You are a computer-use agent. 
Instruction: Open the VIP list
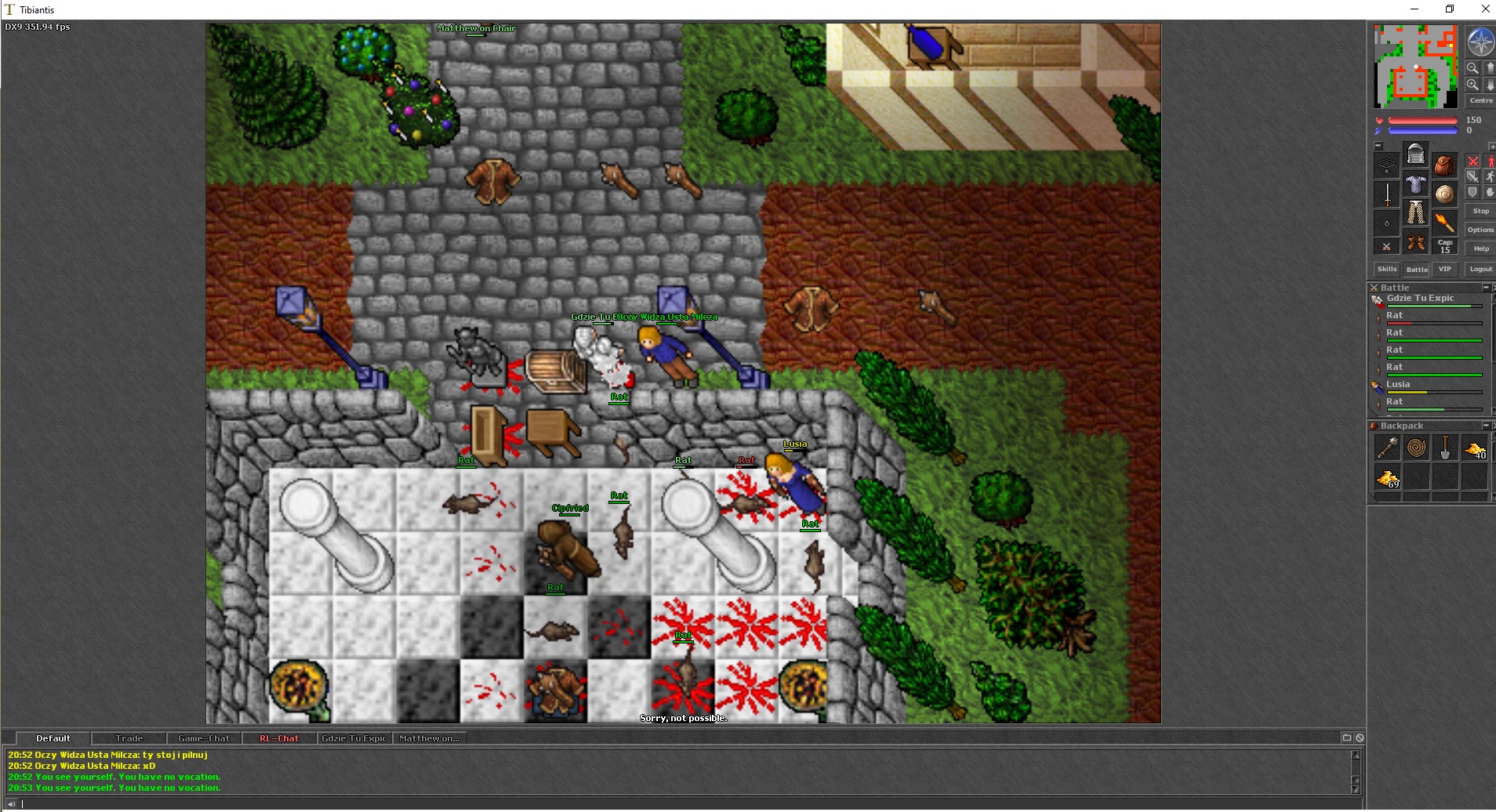click(x=1444, y=269)
